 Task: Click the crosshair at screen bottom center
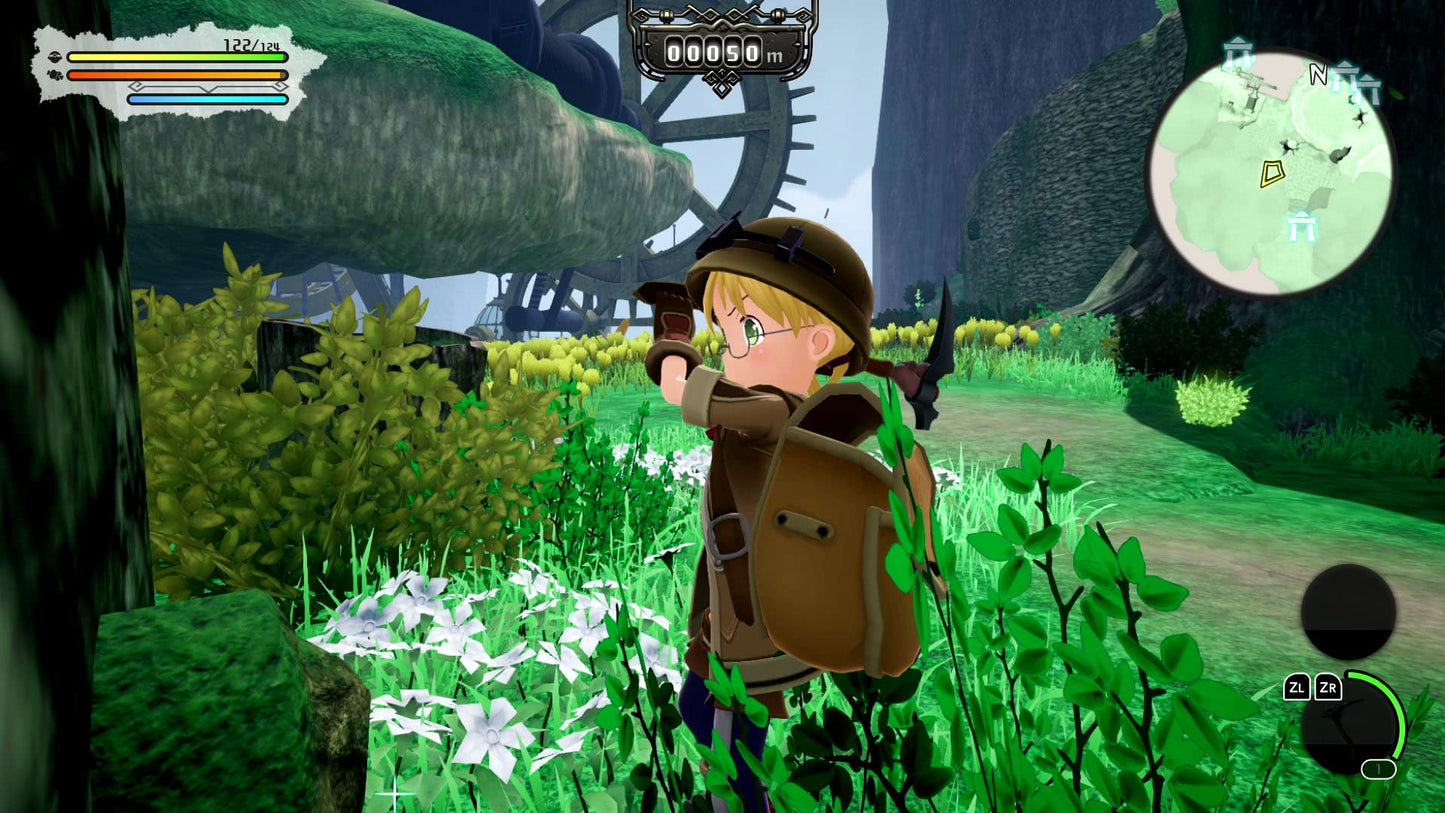point(395,793)
